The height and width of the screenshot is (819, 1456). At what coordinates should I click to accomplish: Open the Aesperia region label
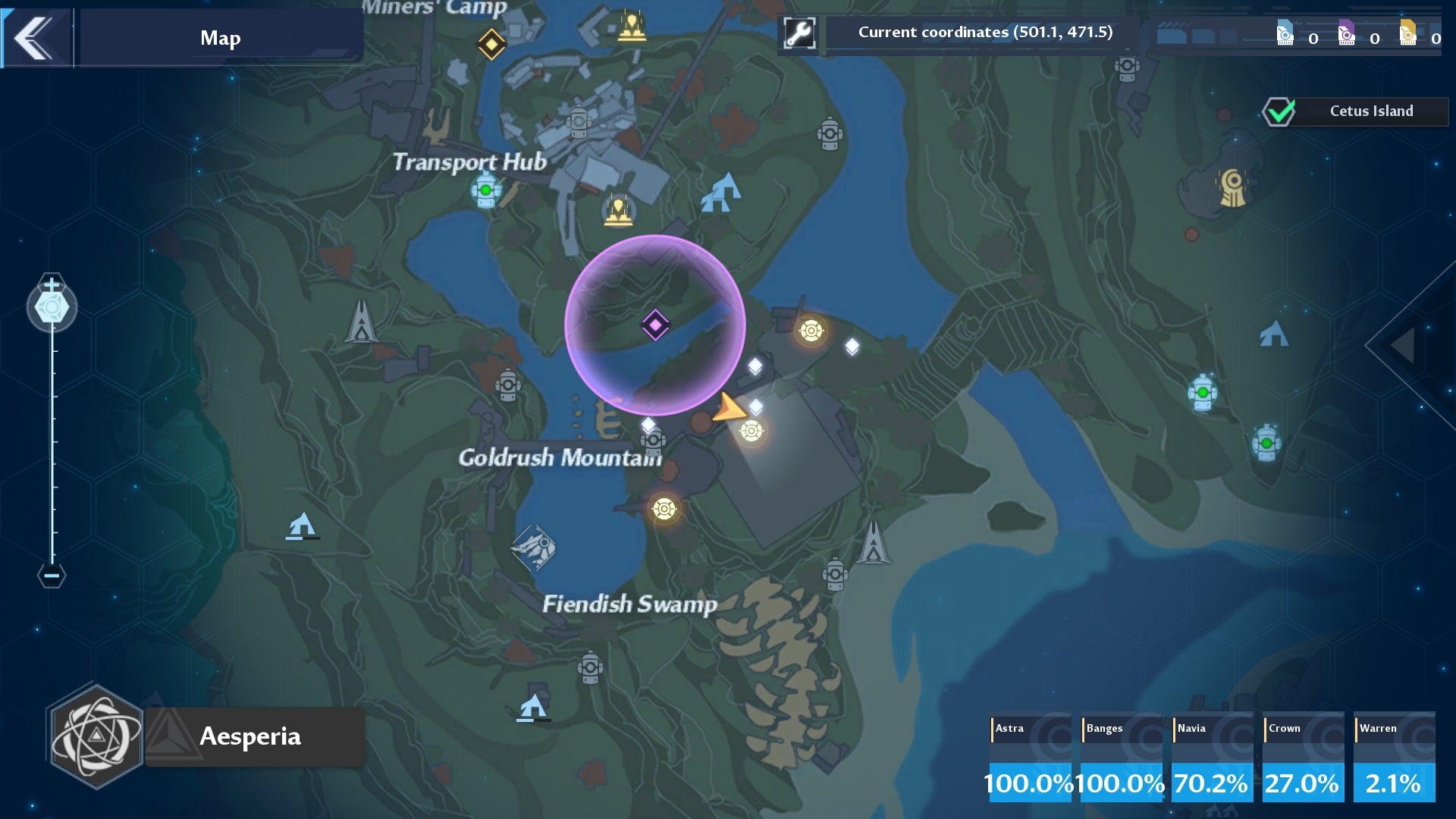point(250,736)
